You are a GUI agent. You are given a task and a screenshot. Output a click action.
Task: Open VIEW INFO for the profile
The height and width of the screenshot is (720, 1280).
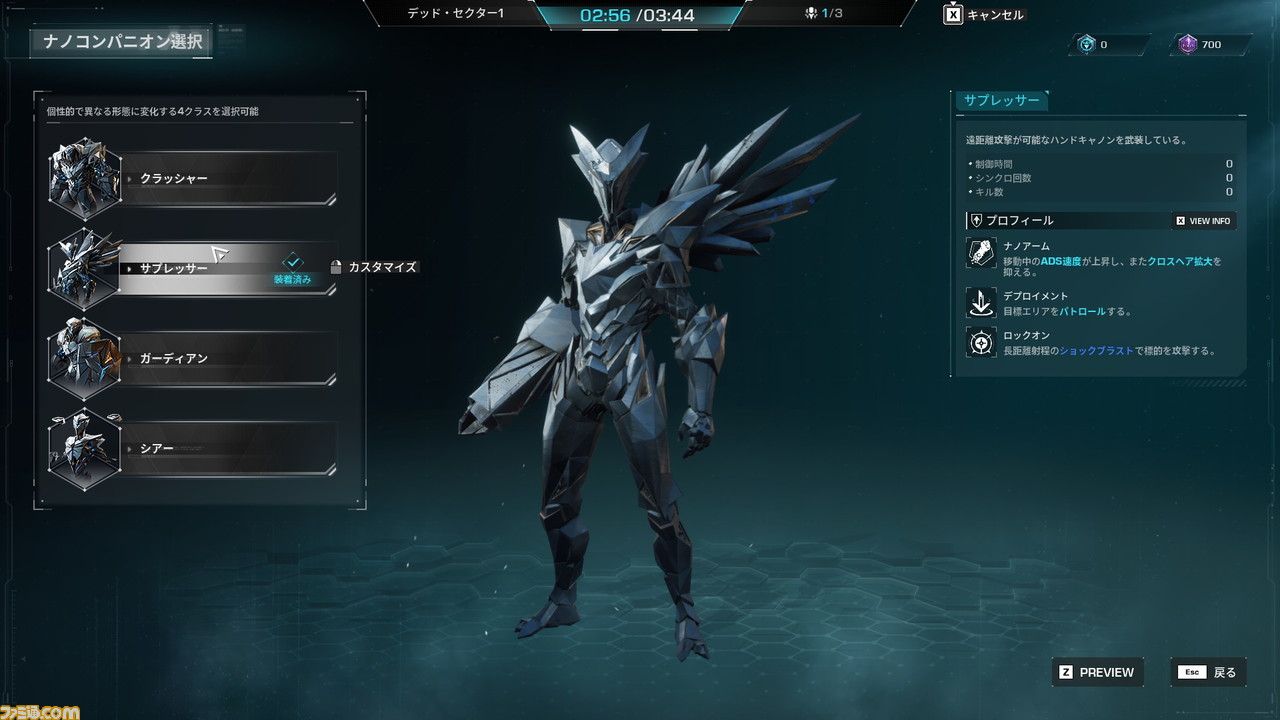coord(1203,221)
